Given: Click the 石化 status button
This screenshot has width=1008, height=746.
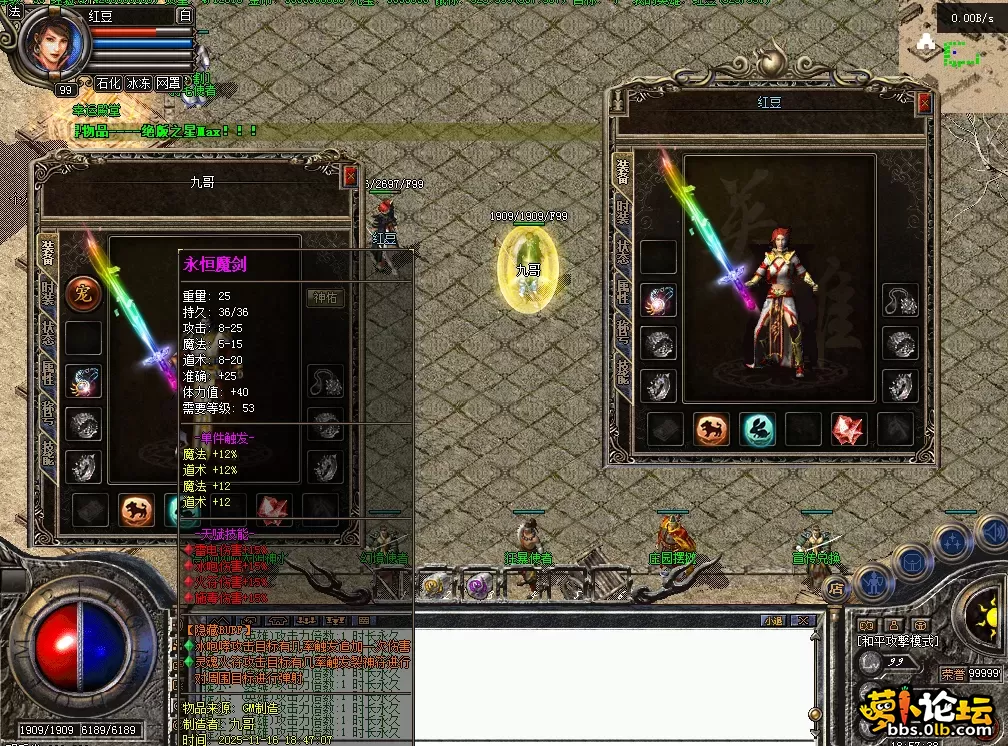Looking at the screenshot, I should click(108, 84).
